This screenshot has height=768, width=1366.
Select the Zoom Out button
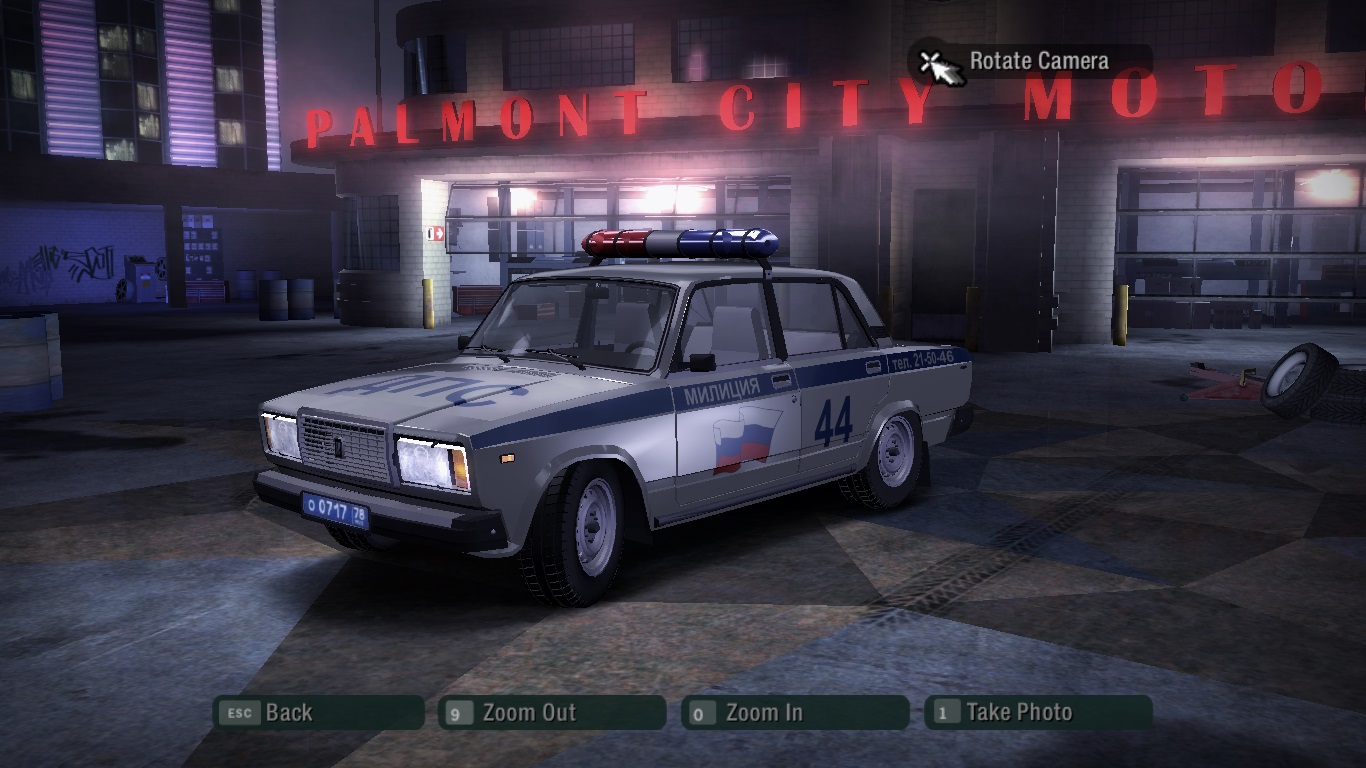(x=551, y=713)
